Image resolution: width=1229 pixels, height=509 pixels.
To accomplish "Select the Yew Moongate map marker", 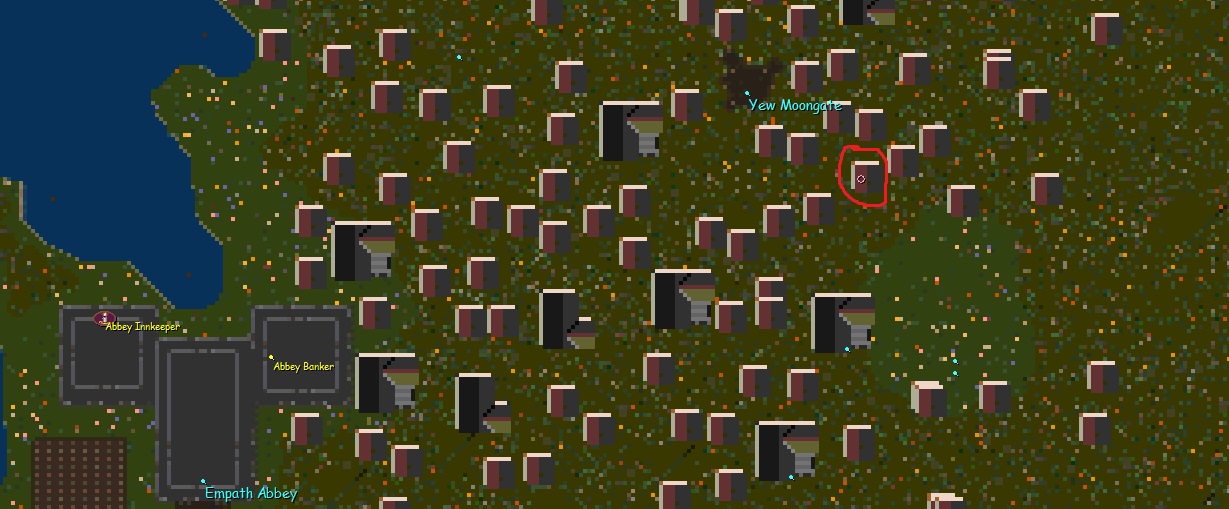I will 746,93.
